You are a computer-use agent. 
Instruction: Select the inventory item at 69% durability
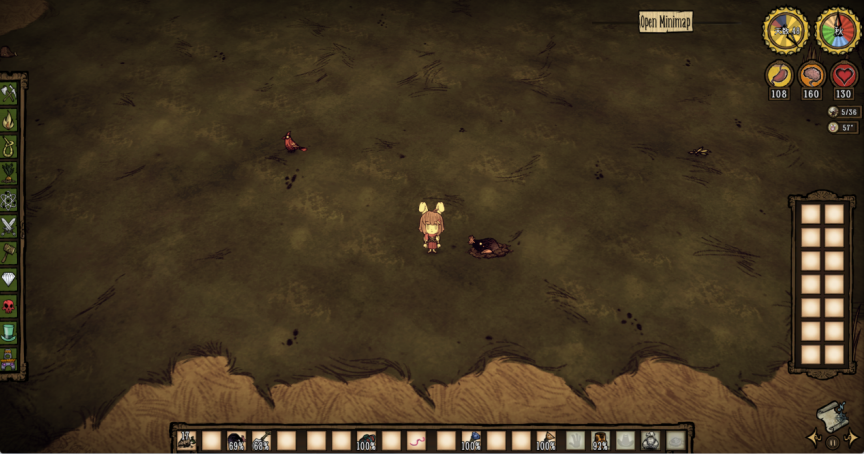[x=236, y=440]
